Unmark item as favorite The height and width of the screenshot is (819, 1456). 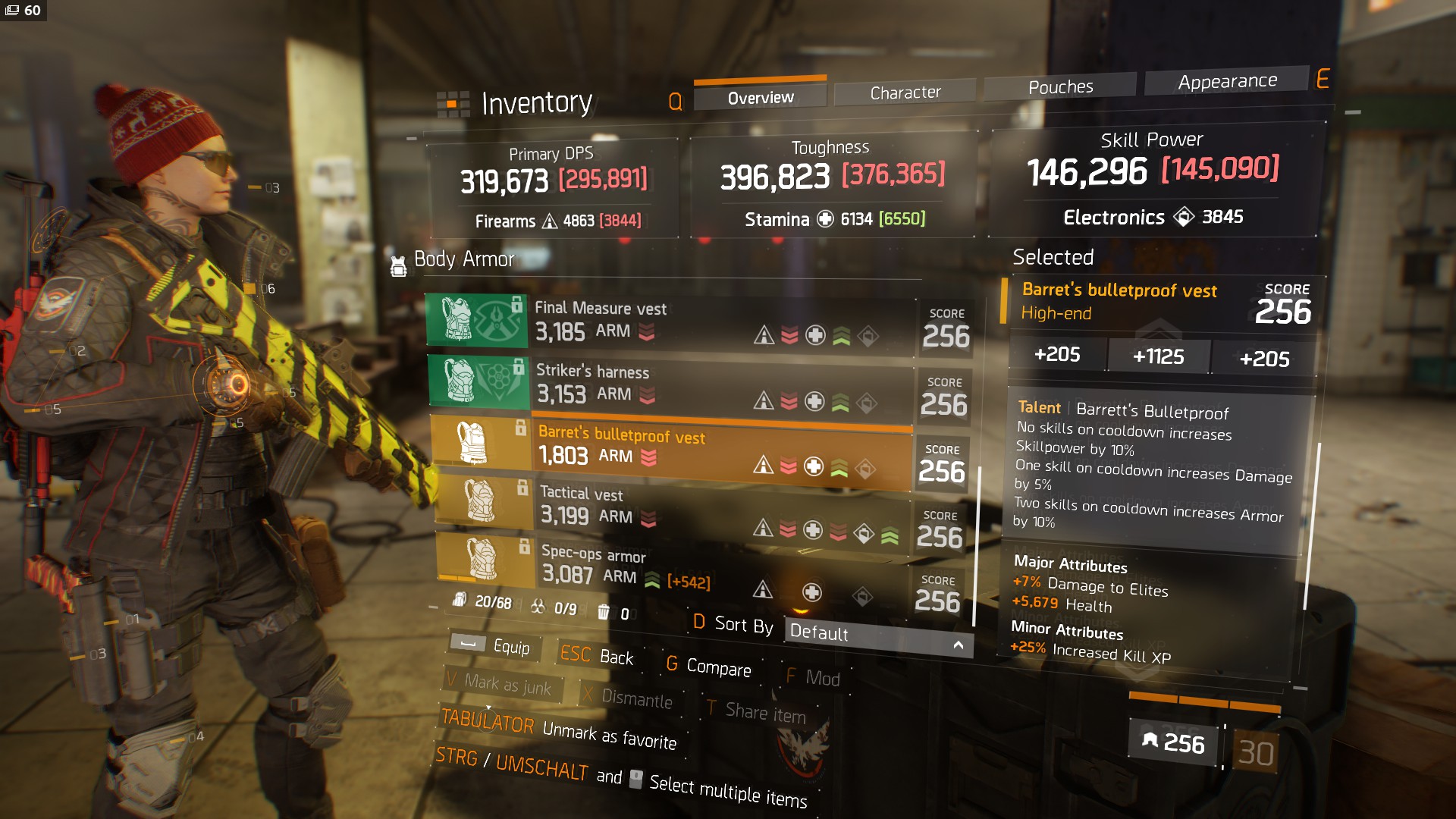pyautogui.click(x=559, y=730)
